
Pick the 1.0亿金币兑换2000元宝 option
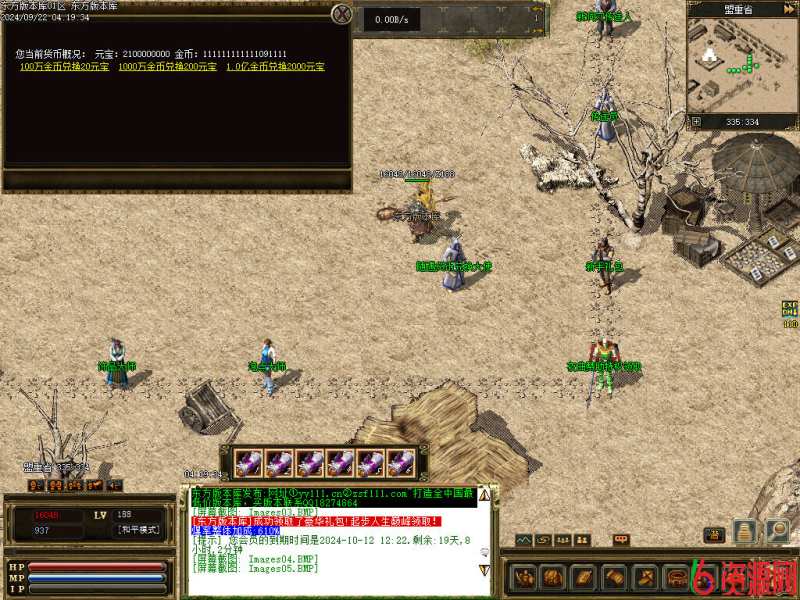275,66
